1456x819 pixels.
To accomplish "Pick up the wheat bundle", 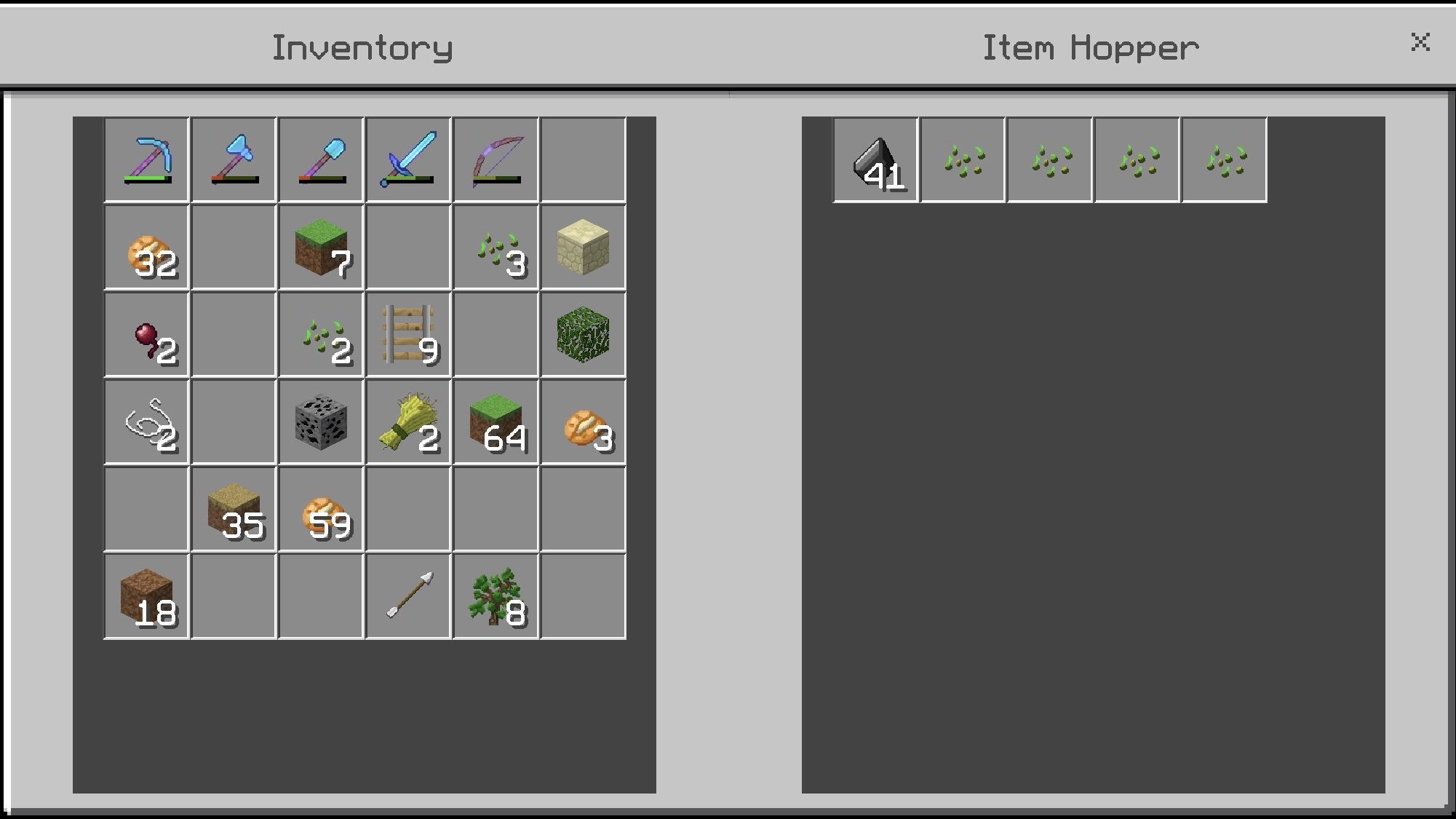I will coord(408,422).
